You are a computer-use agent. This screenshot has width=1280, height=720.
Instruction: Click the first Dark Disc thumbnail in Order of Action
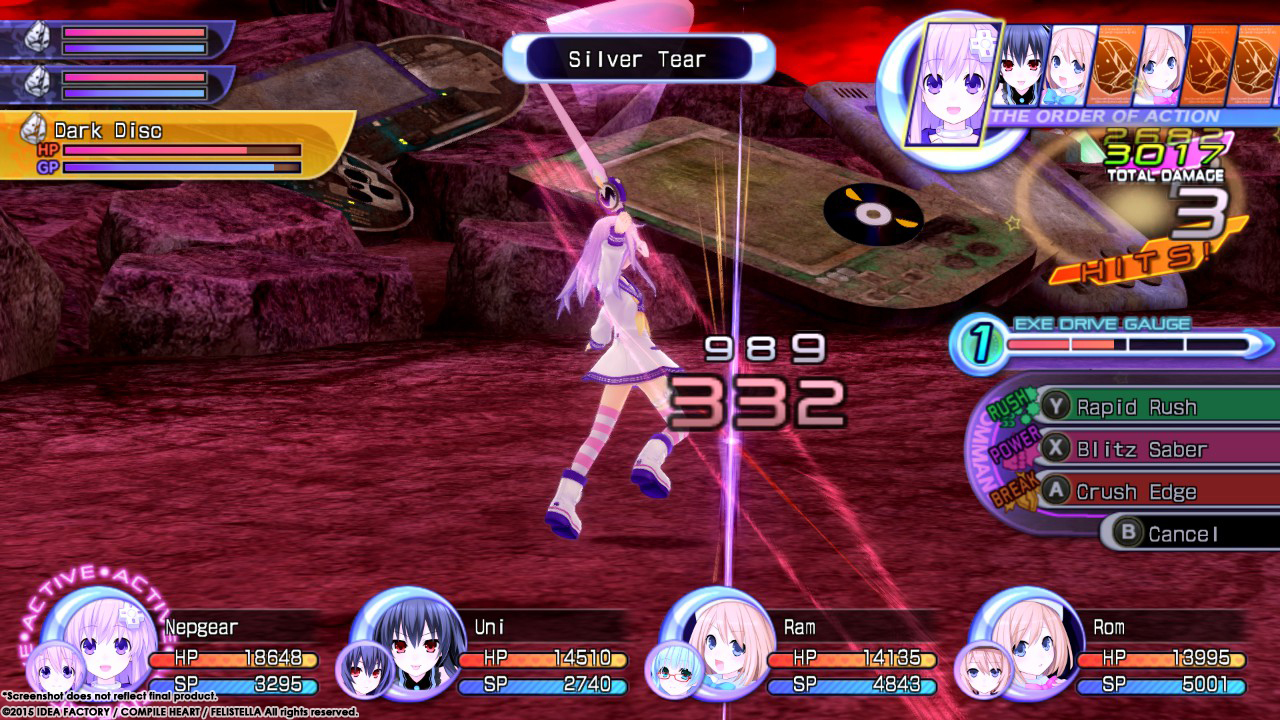pyautogui.click(x=1115, y=65)
